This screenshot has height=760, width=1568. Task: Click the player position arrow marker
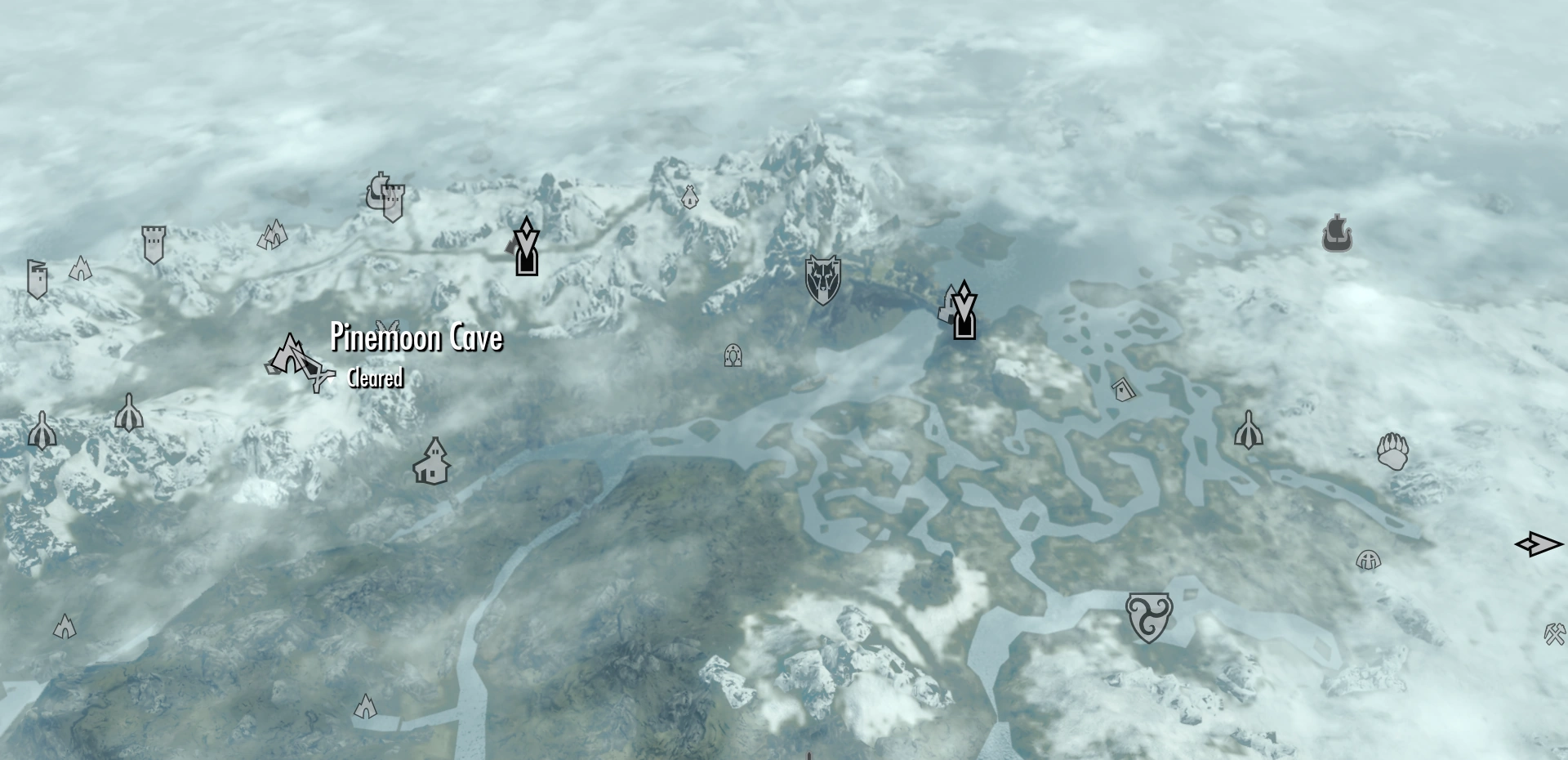(1538, 544)
